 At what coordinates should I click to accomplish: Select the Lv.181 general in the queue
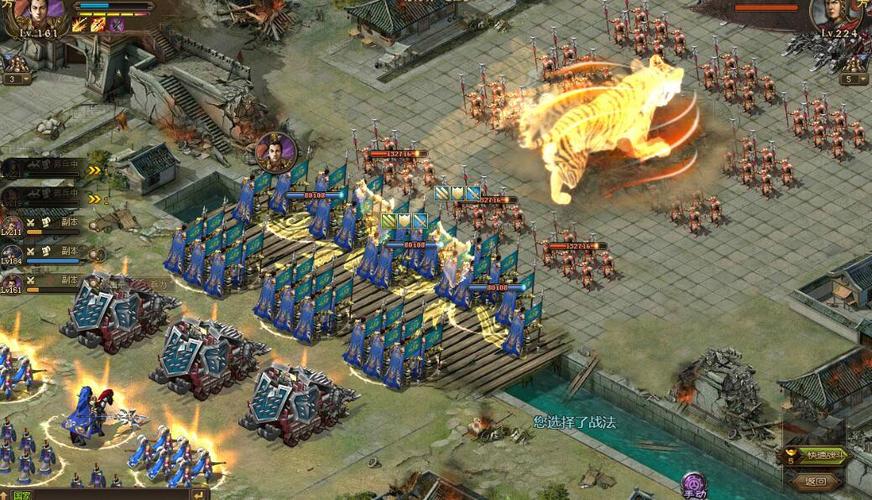[12, 282]
